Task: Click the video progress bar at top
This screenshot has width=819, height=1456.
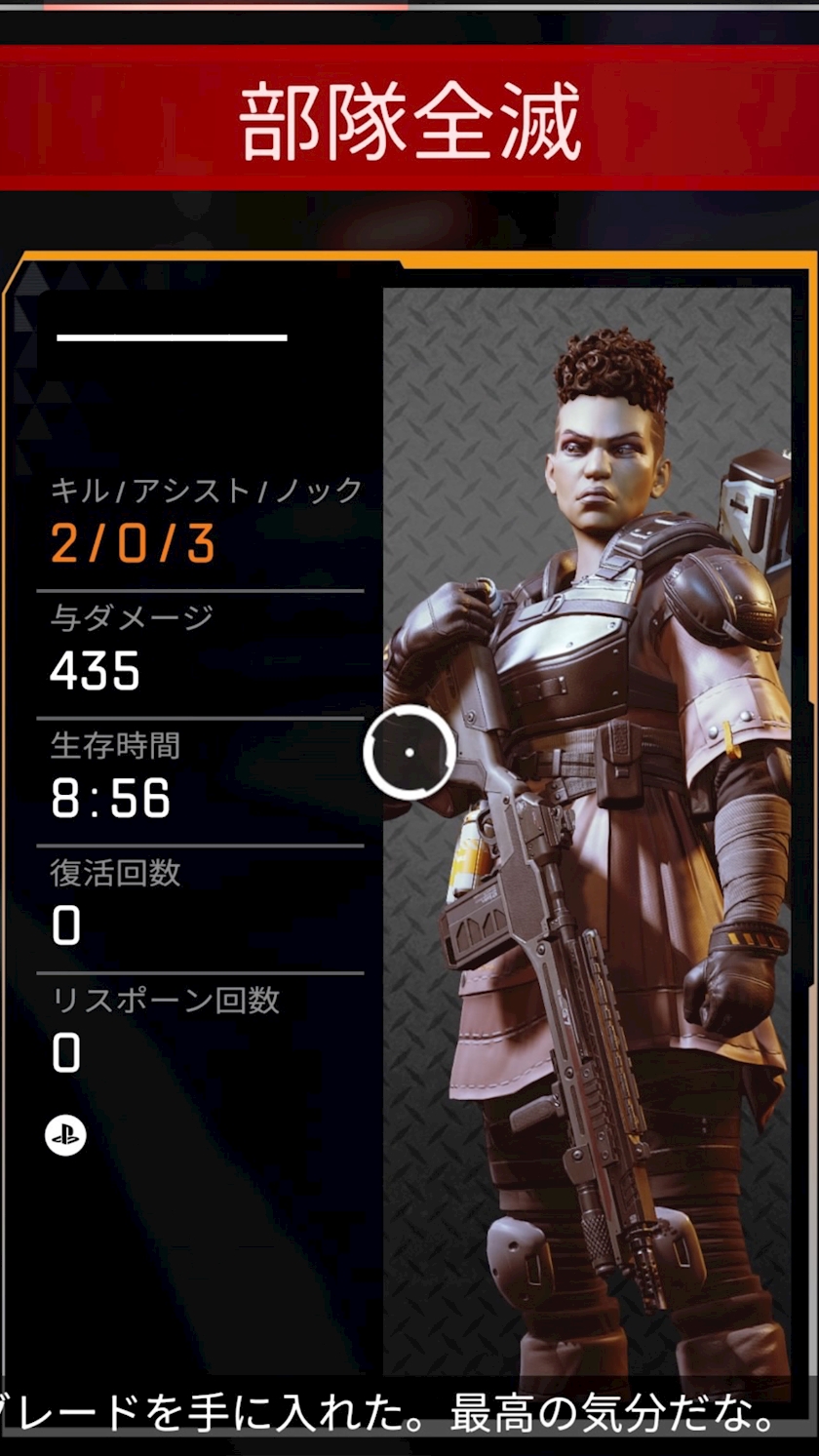Action: (409, 5)
